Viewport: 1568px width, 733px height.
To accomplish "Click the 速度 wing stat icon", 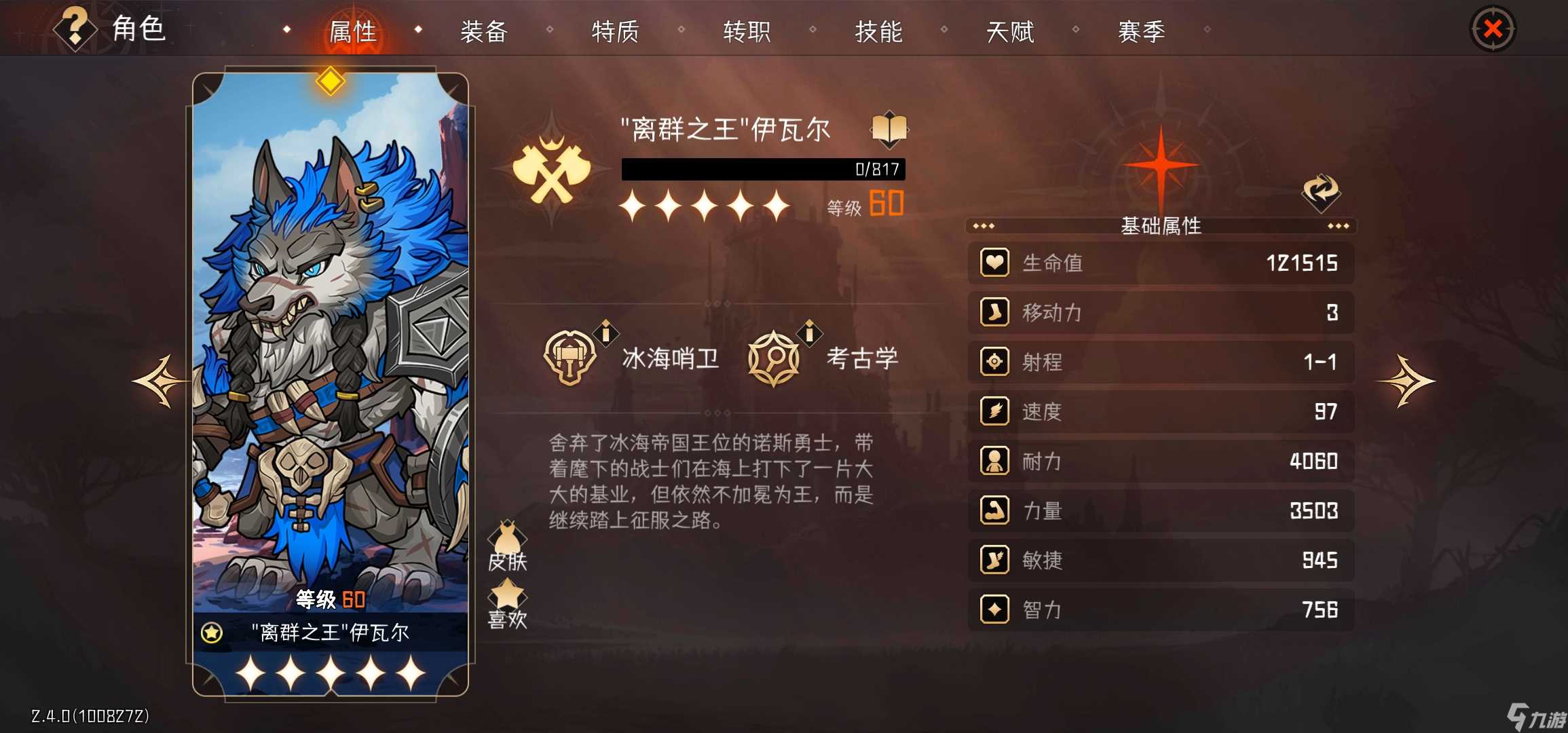I will [994, 412].
